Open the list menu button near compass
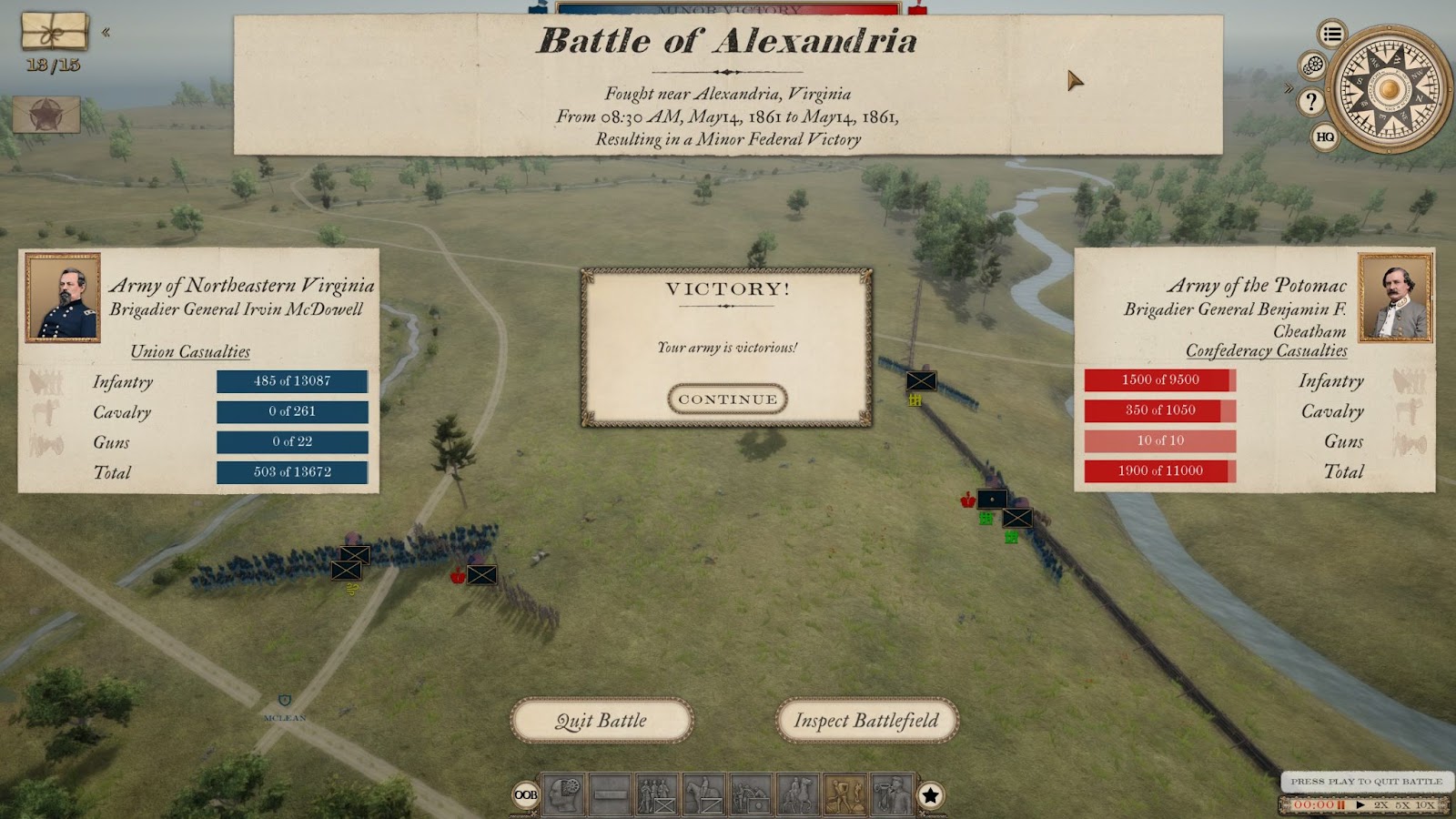 coord(1332,35)
